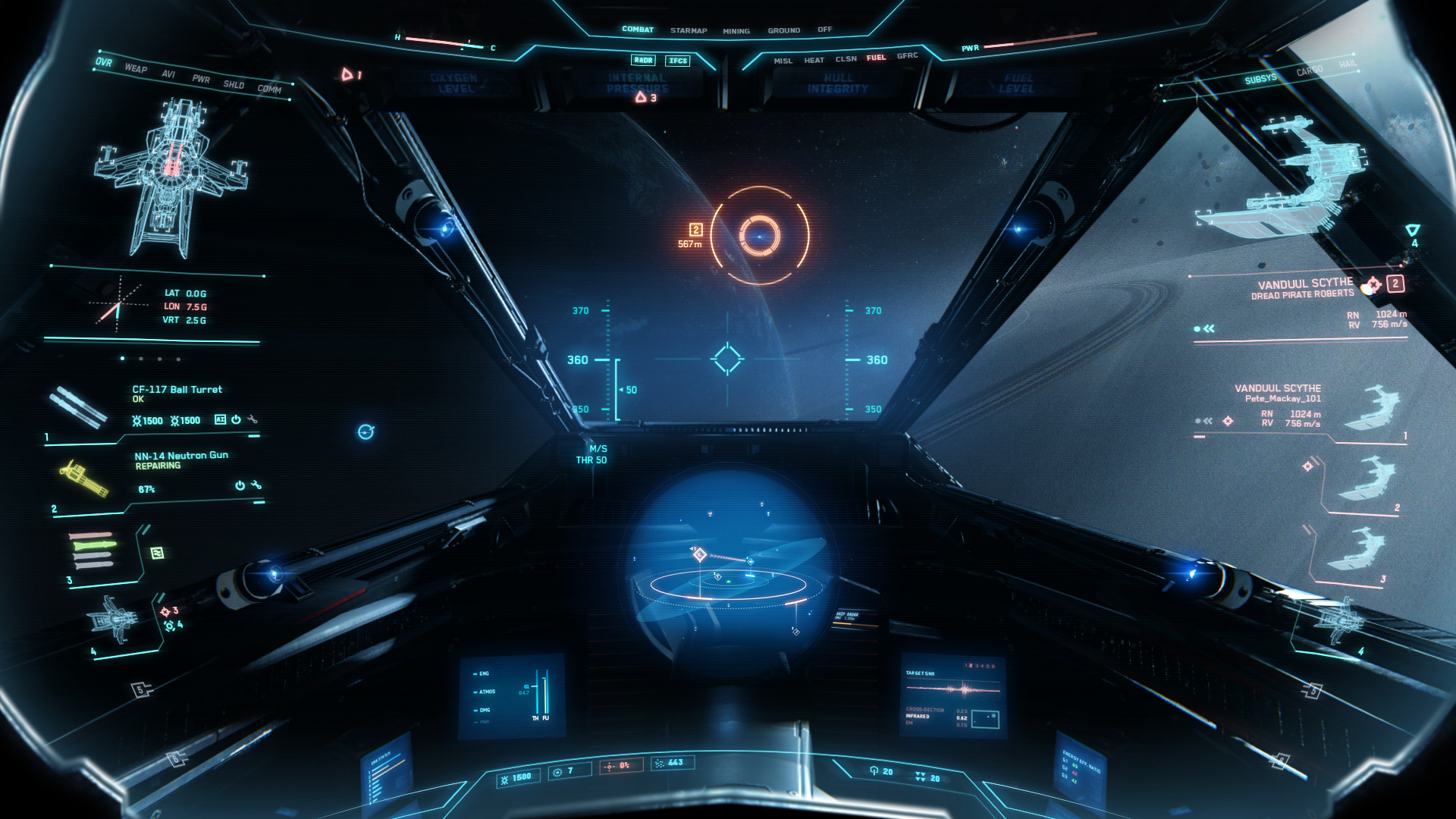Viewport: 1456px width, 819px height.
Task: Click the power icon on the NN-14 Neutron Gun
Action: pos(240,486)
